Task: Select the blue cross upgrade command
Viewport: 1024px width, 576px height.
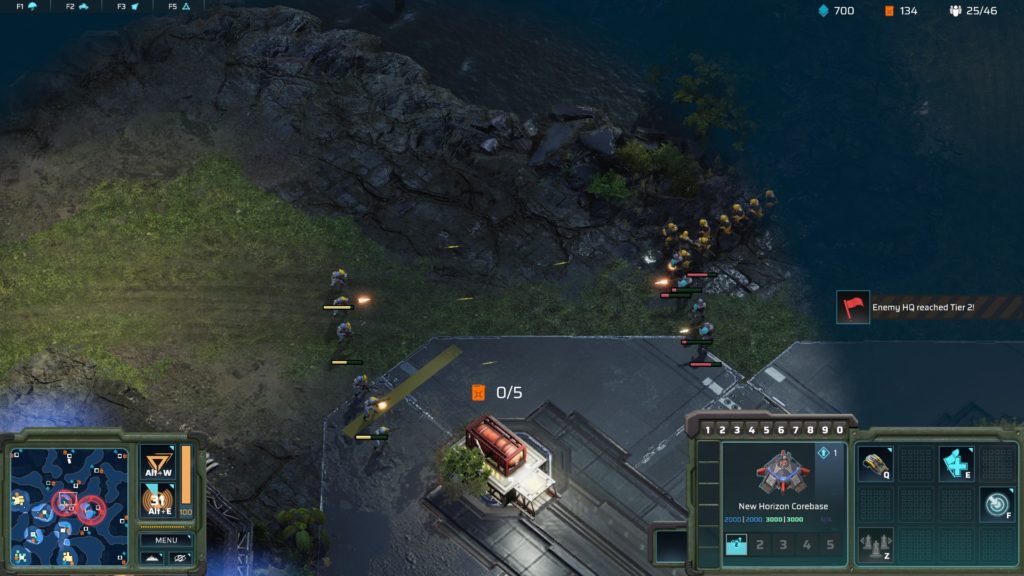Action: (x=955, y=463)
